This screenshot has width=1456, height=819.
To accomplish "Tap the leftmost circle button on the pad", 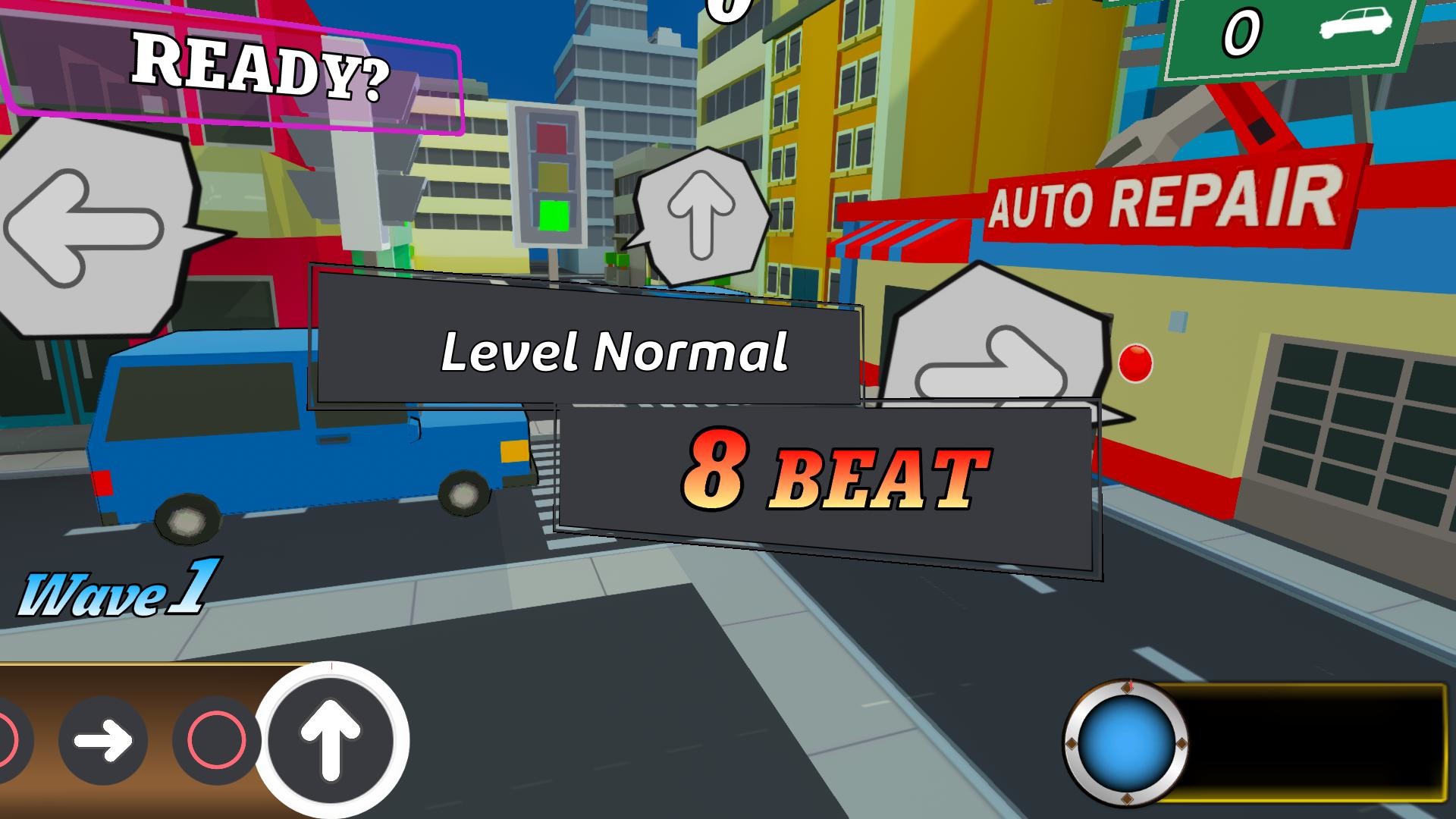I will (9, 739).
